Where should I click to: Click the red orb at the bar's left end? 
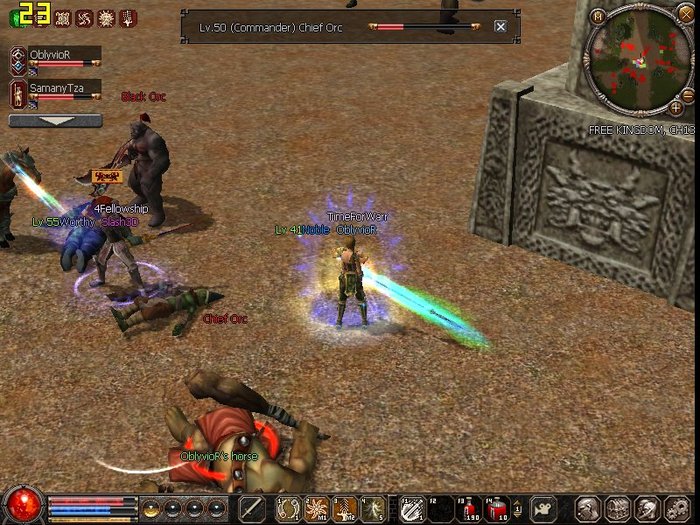pyautogui.click(x=22, y=504)
